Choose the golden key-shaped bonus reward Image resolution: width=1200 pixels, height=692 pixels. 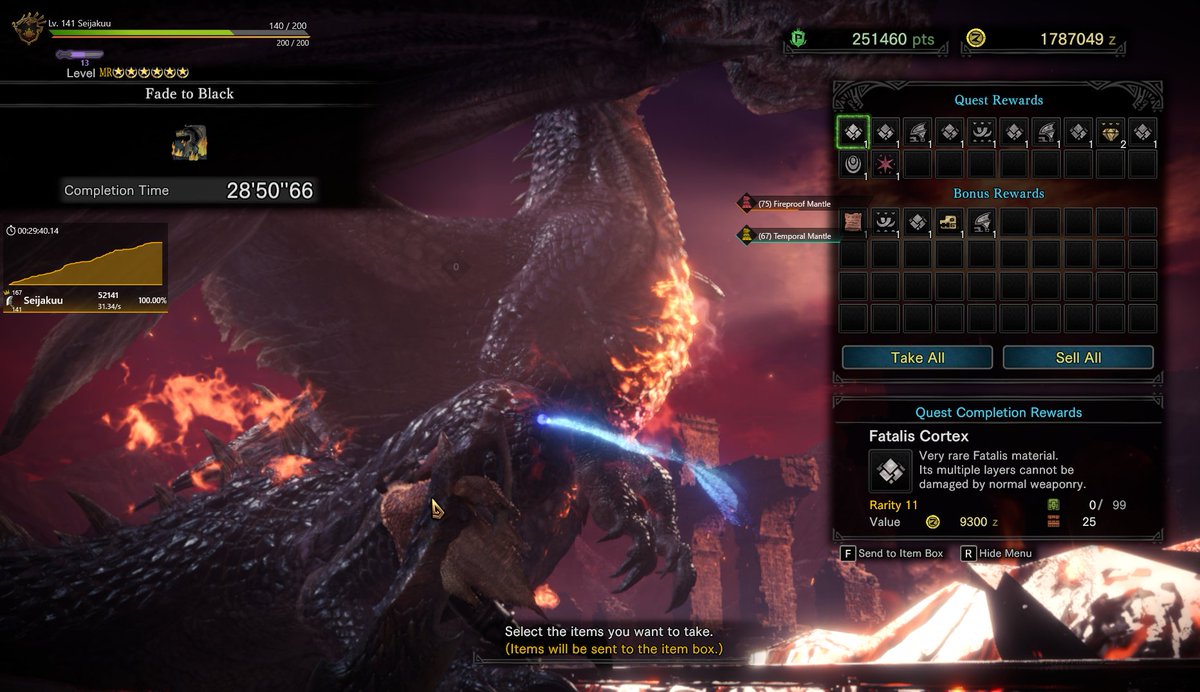949,222
